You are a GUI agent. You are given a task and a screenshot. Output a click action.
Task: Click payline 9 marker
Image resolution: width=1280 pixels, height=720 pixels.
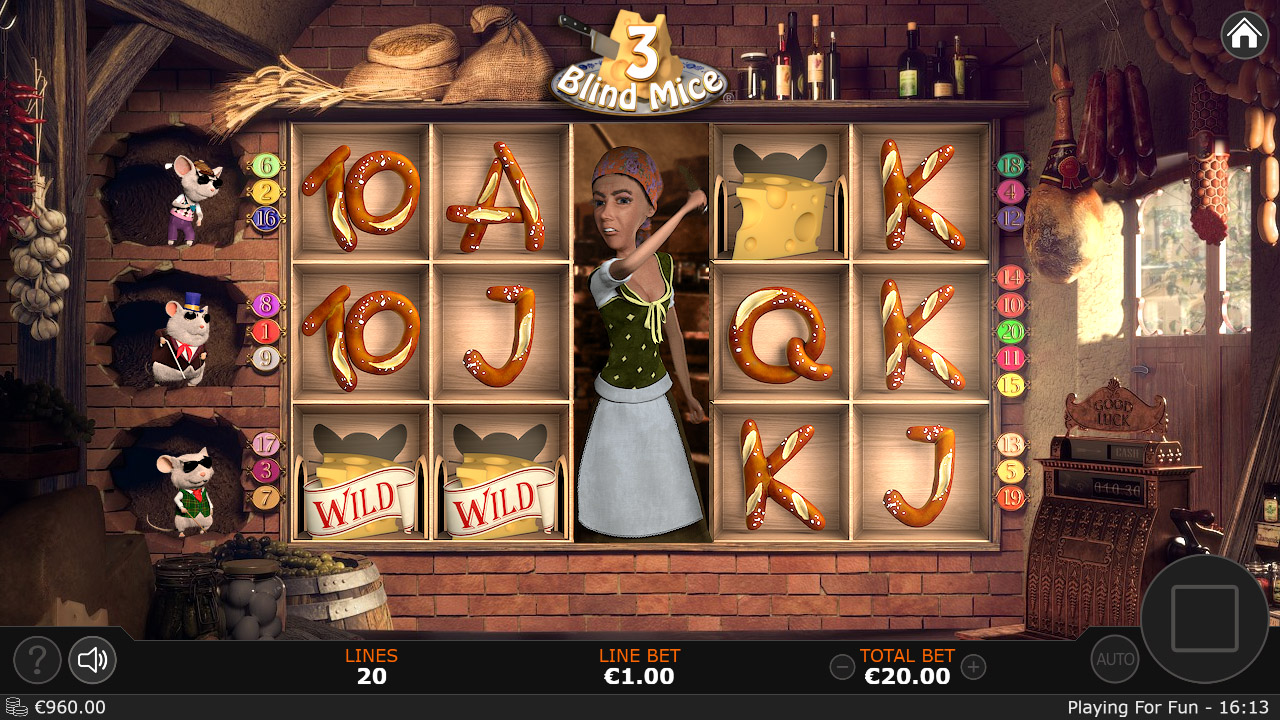(x=265, y=358)
